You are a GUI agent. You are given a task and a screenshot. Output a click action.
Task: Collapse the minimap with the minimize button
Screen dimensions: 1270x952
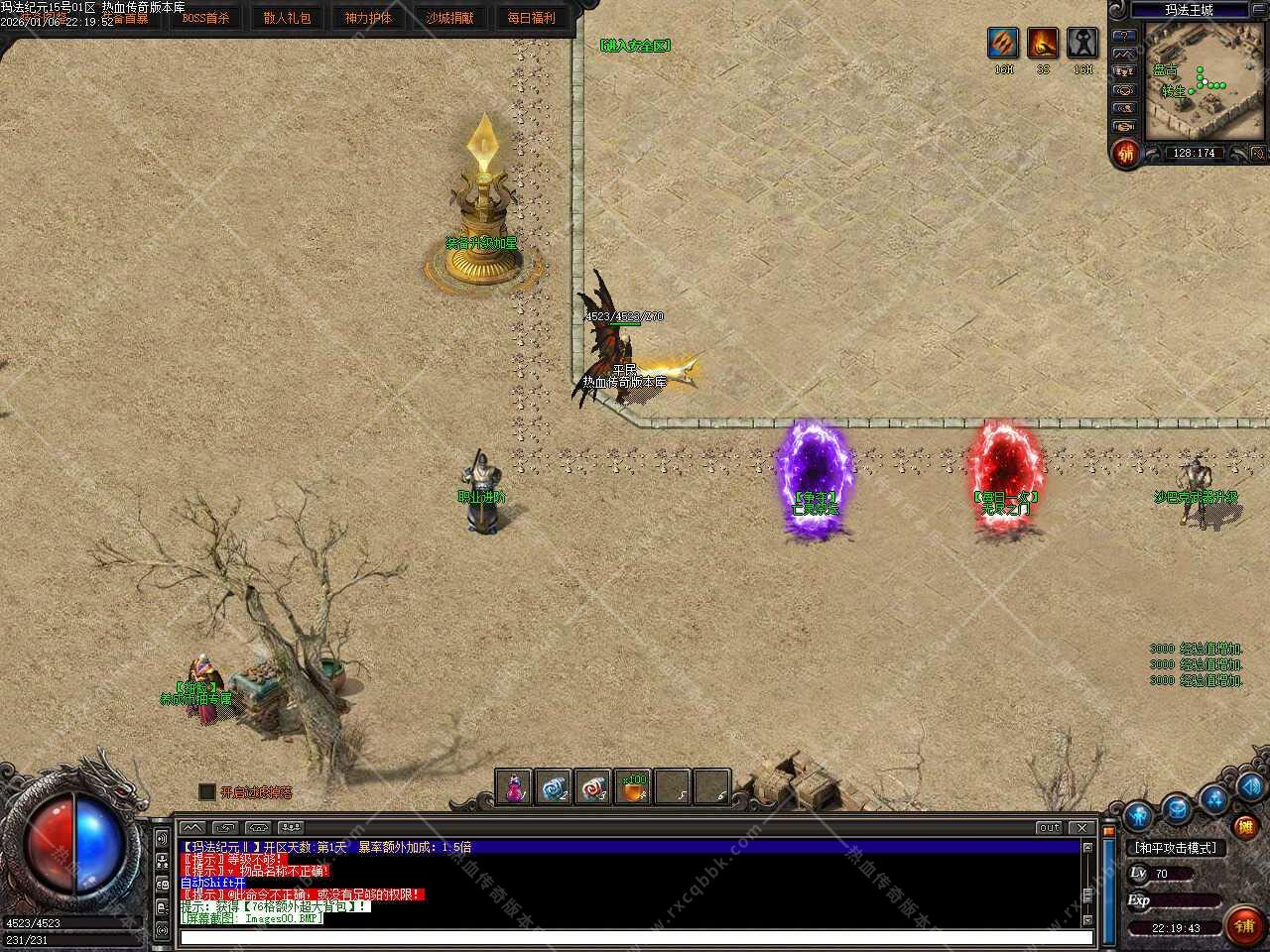(1258, 11)
